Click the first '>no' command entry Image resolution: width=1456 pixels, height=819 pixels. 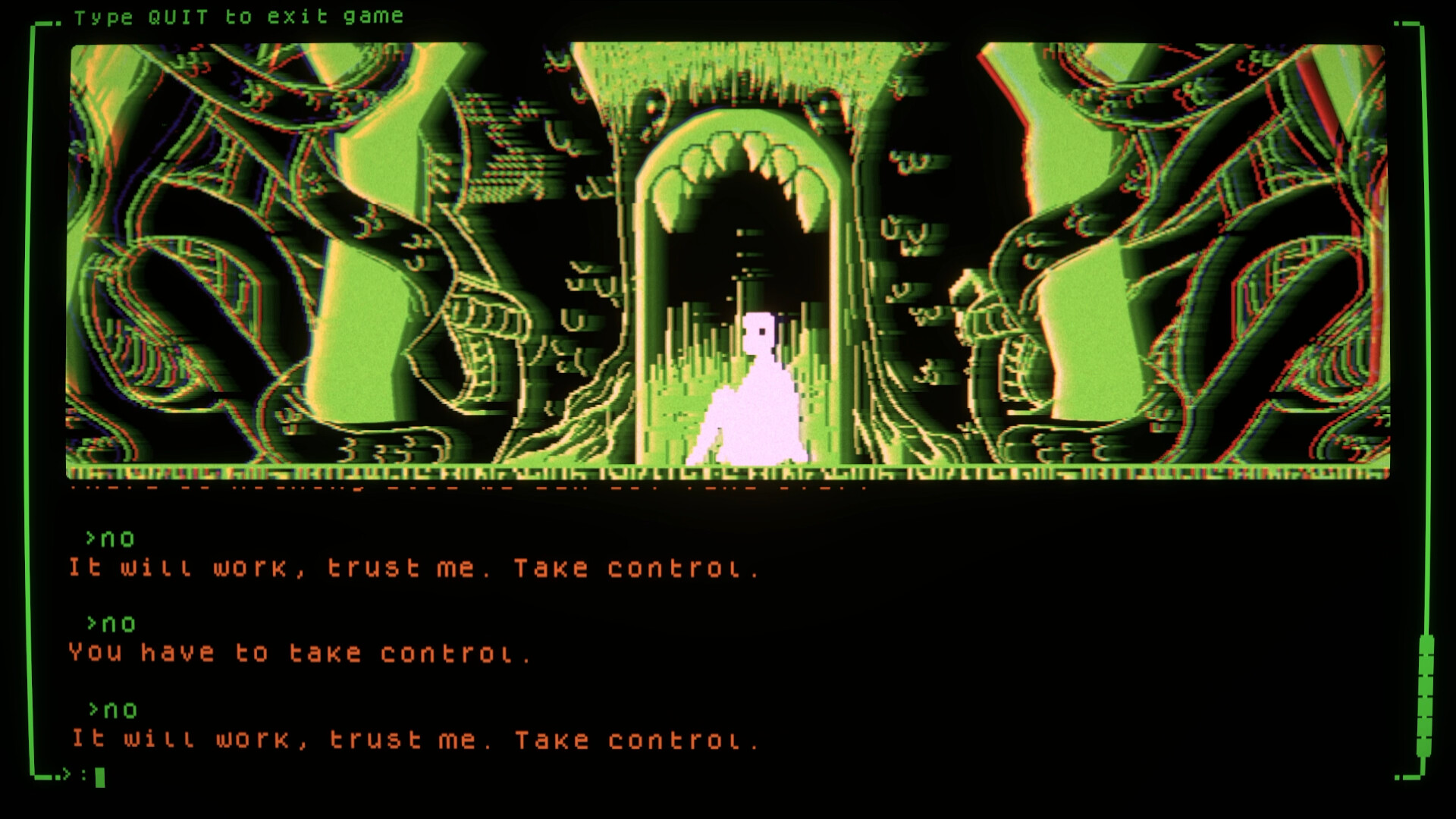point(110,538)
